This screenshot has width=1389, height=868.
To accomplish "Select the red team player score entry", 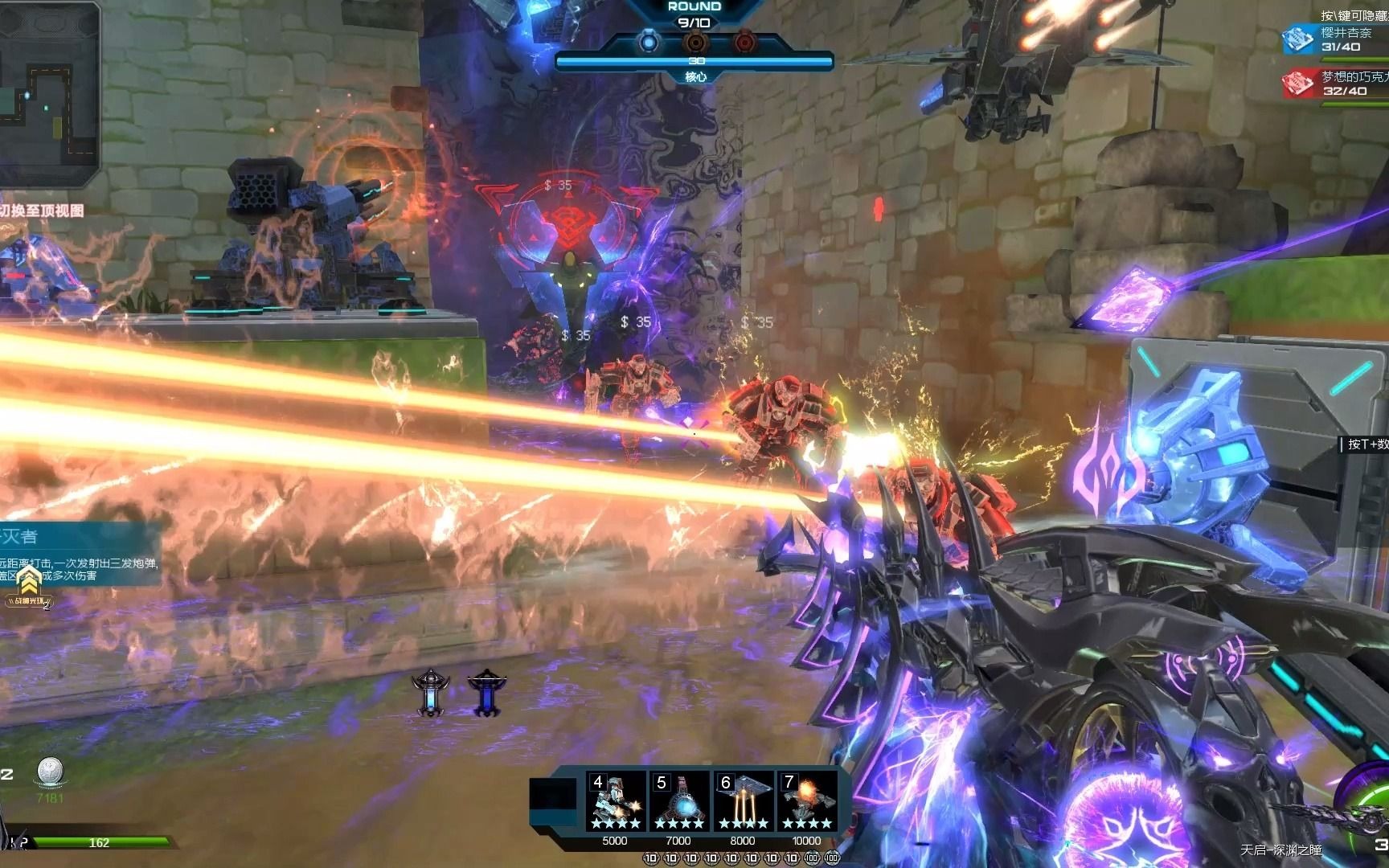I will point(1334,84).
